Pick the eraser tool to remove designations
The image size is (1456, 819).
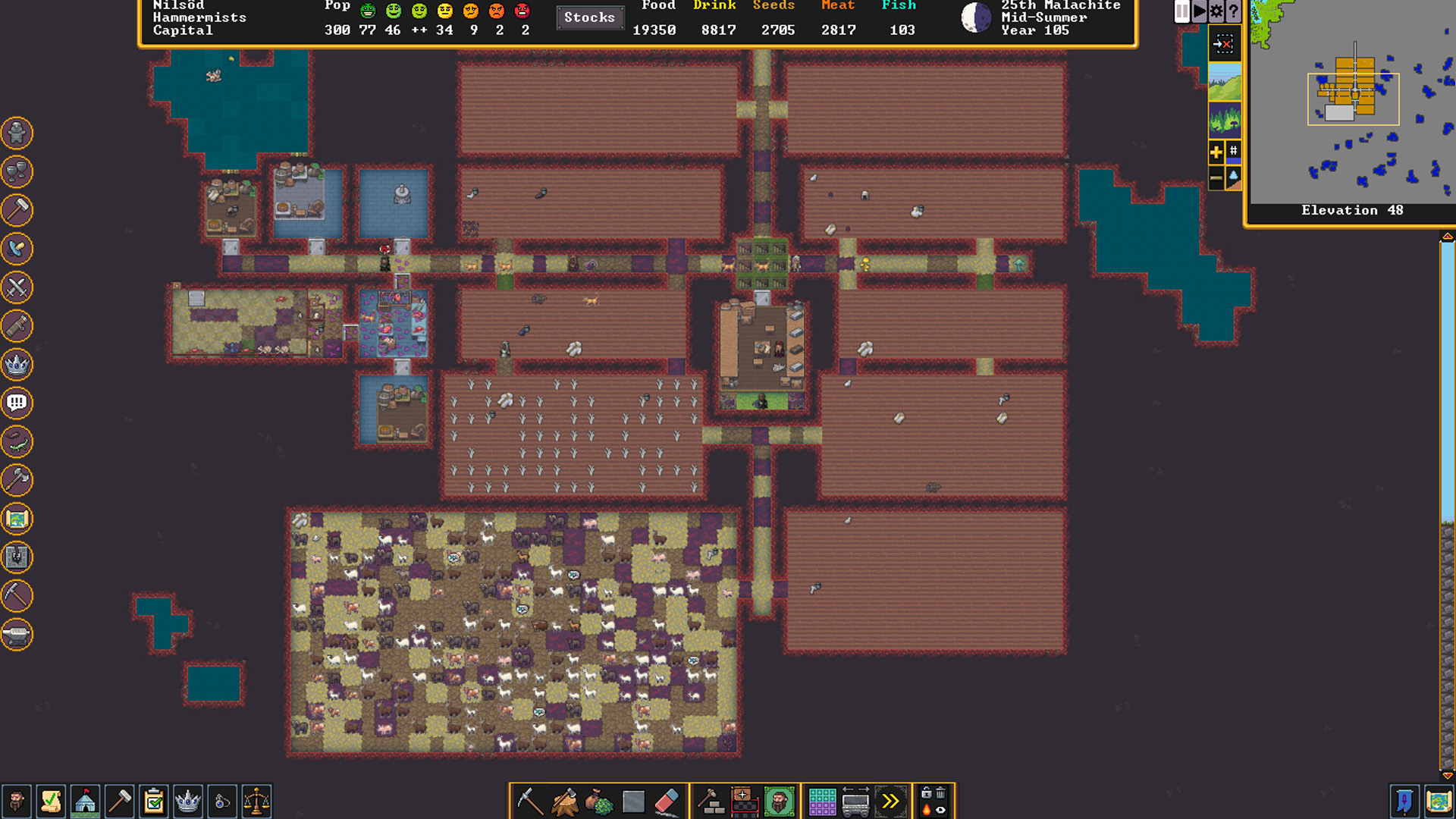tap(666, 802)
